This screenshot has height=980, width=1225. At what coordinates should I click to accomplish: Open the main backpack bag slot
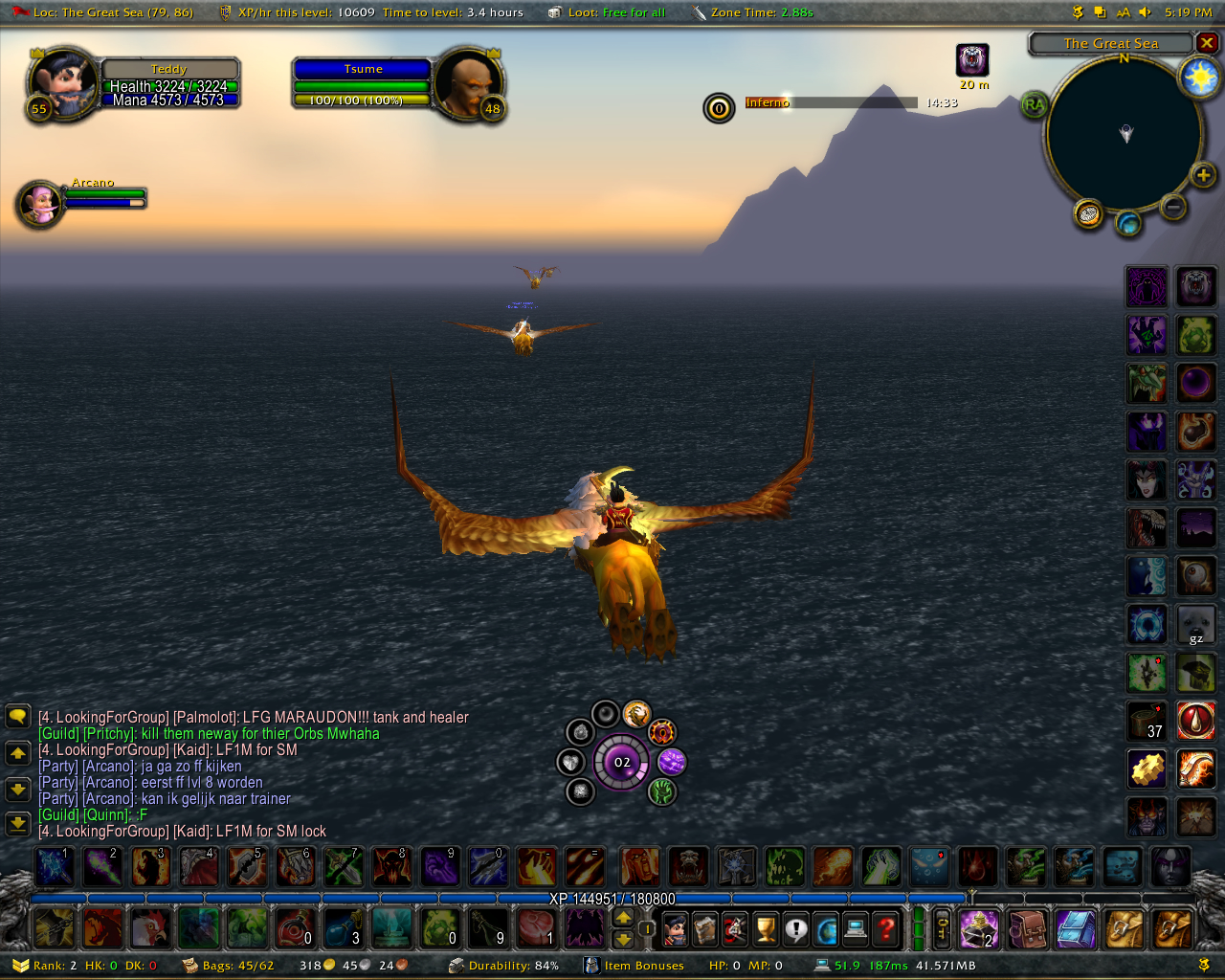(1171, 928)
